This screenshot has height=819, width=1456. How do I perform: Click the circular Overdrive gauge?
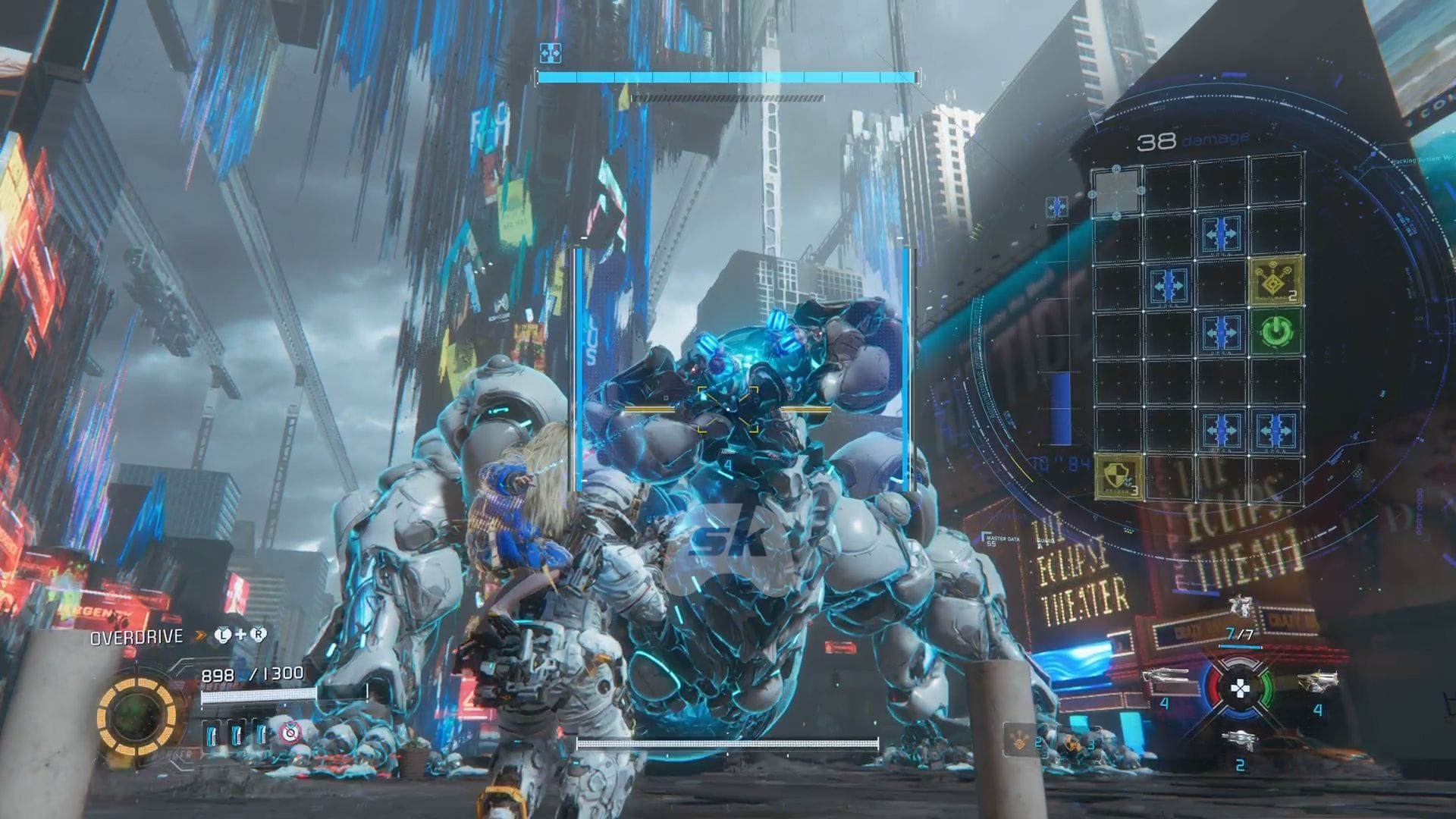(137, 714)
